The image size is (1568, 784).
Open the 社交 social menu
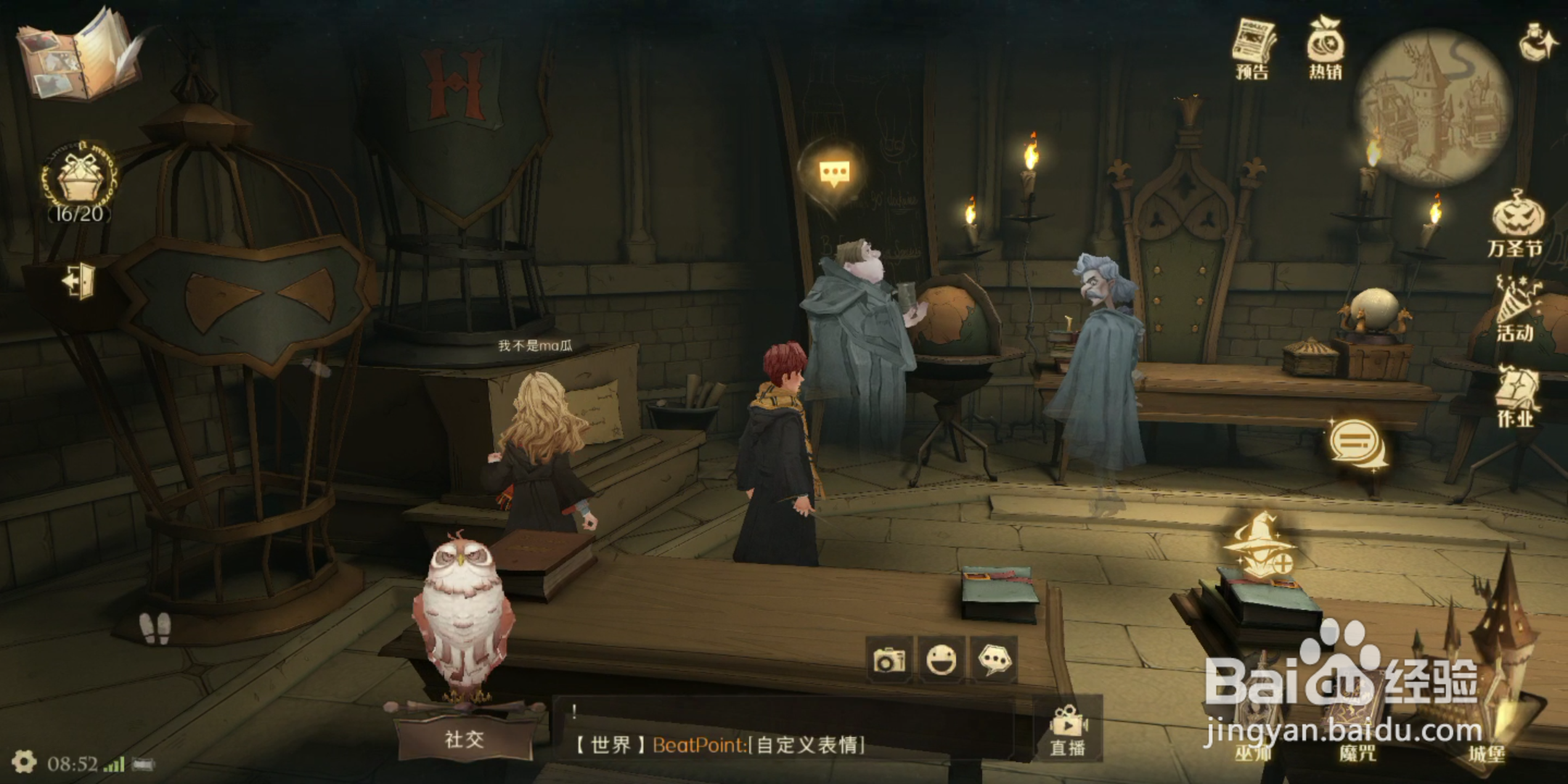click(465, 739)
